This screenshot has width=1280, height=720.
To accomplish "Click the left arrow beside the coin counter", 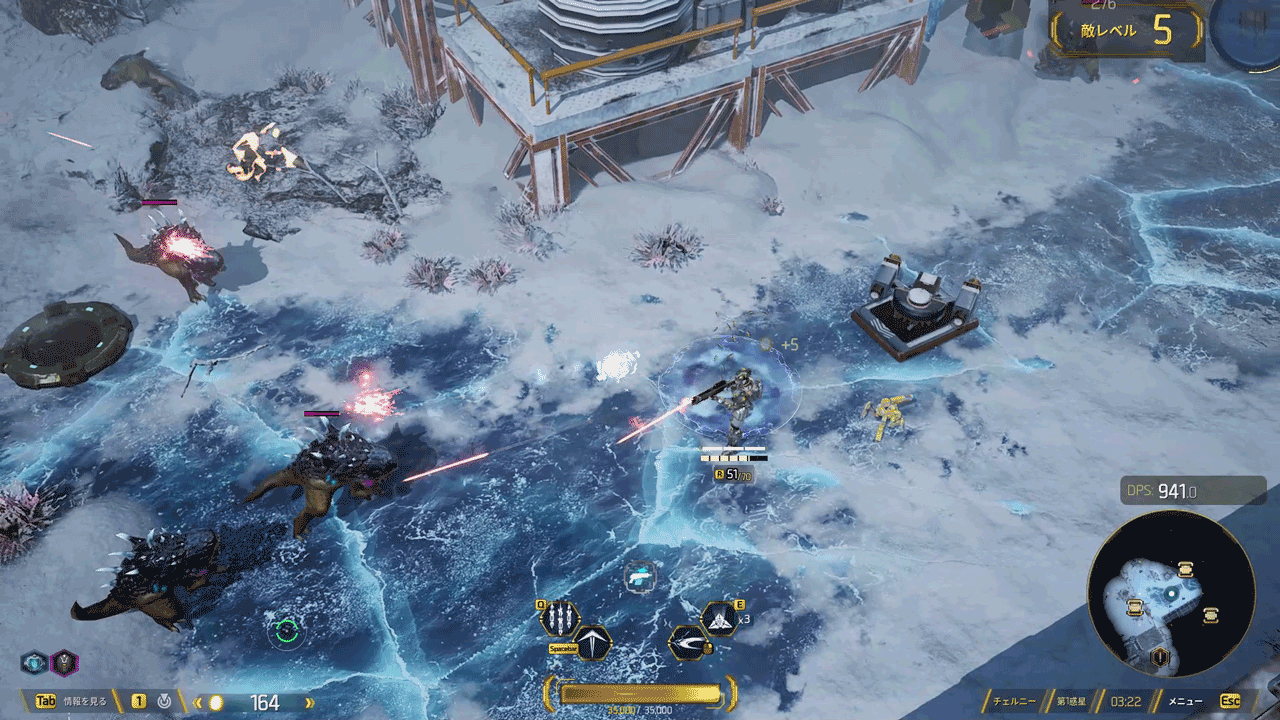I will click(x=198, y=702).
